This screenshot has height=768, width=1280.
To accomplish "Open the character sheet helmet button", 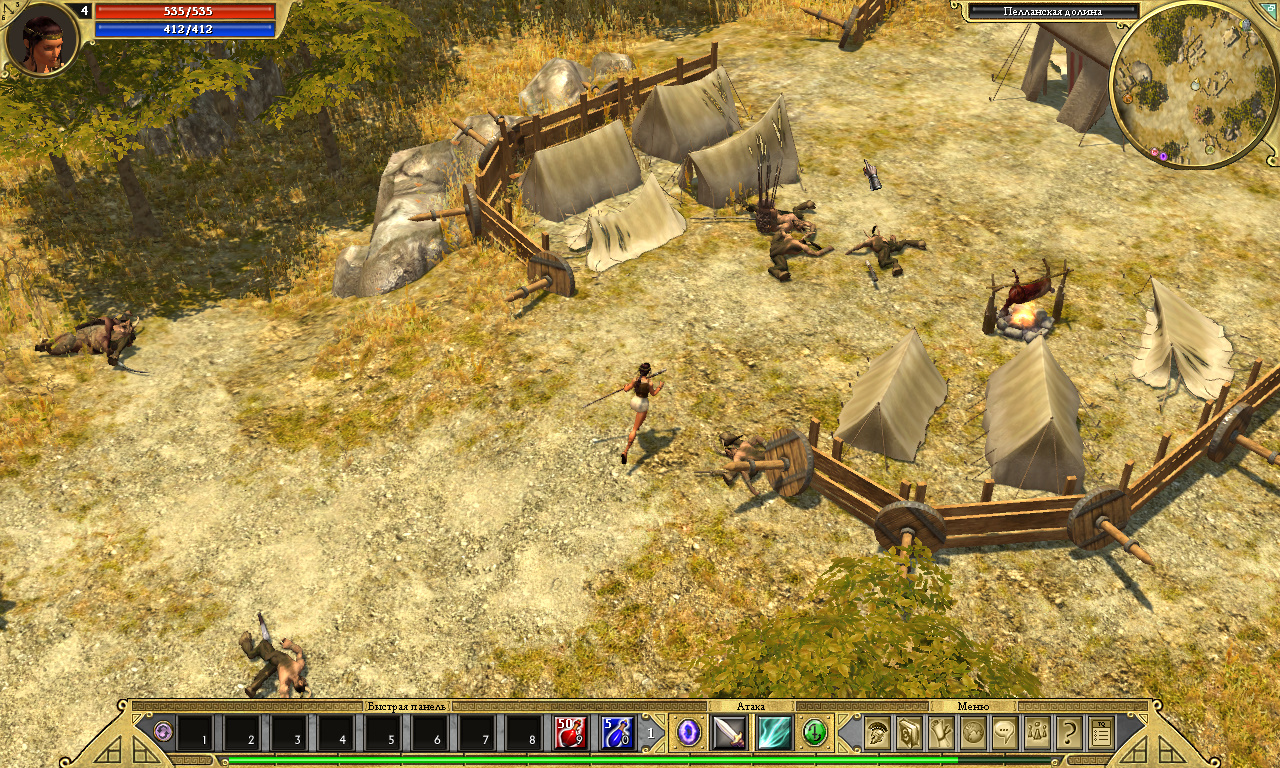I will 878,733.
